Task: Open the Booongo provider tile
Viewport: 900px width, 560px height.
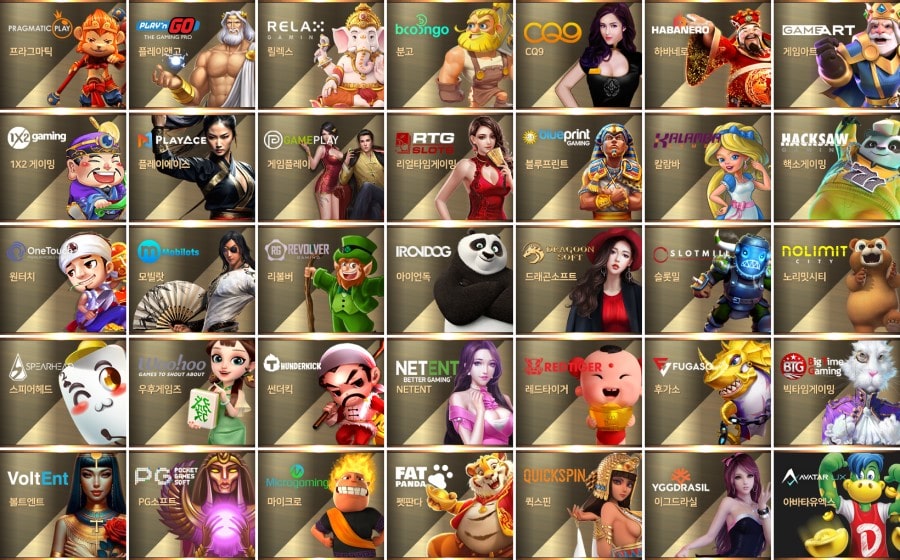Action: coord(449,55)
